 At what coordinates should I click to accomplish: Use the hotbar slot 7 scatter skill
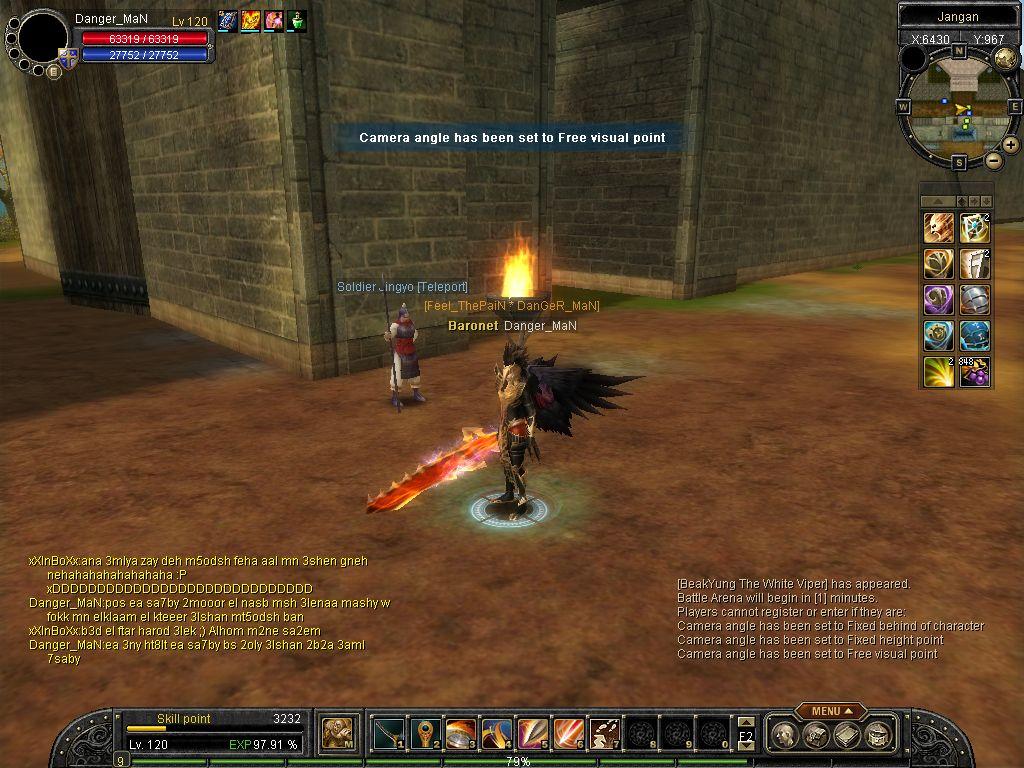(x=604, y=734)
